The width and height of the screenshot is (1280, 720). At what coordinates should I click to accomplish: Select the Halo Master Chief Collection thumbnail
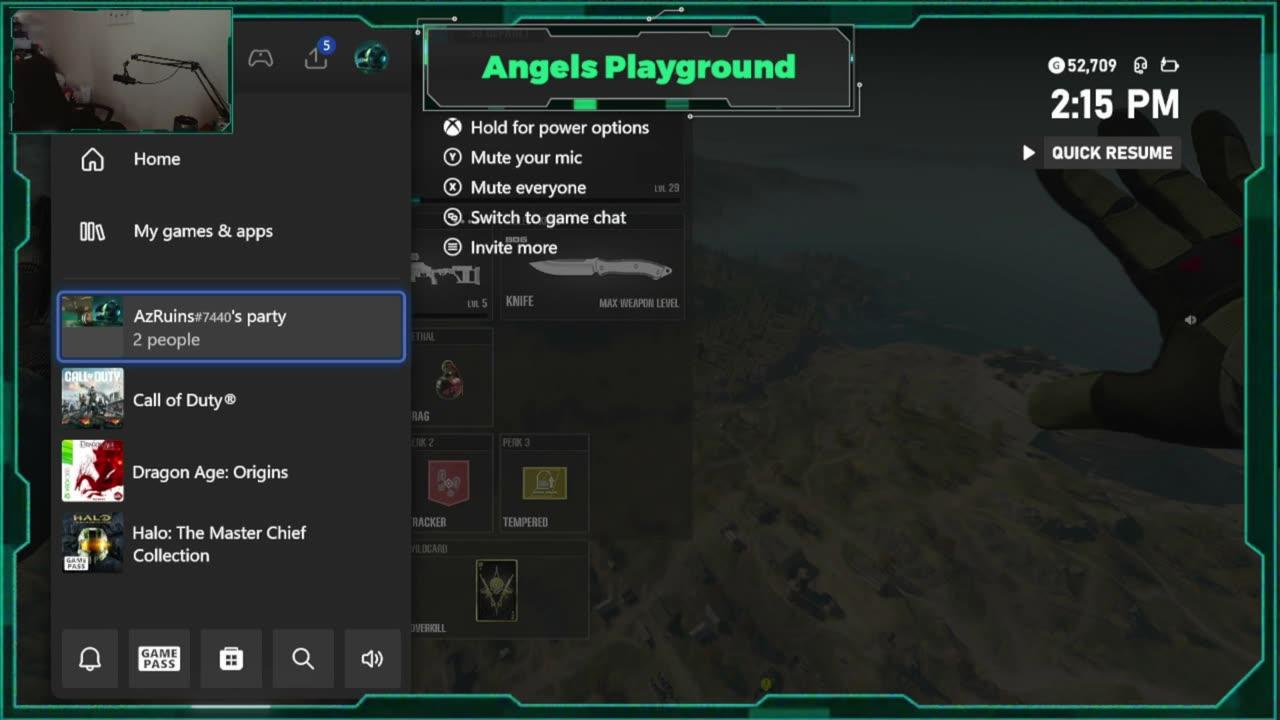[x=91, y=543]
